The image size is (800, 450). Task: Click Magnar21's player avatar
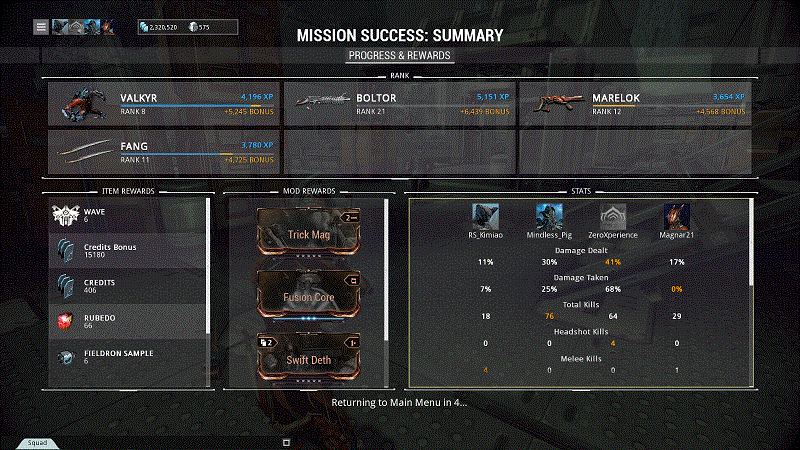(677, 217)
